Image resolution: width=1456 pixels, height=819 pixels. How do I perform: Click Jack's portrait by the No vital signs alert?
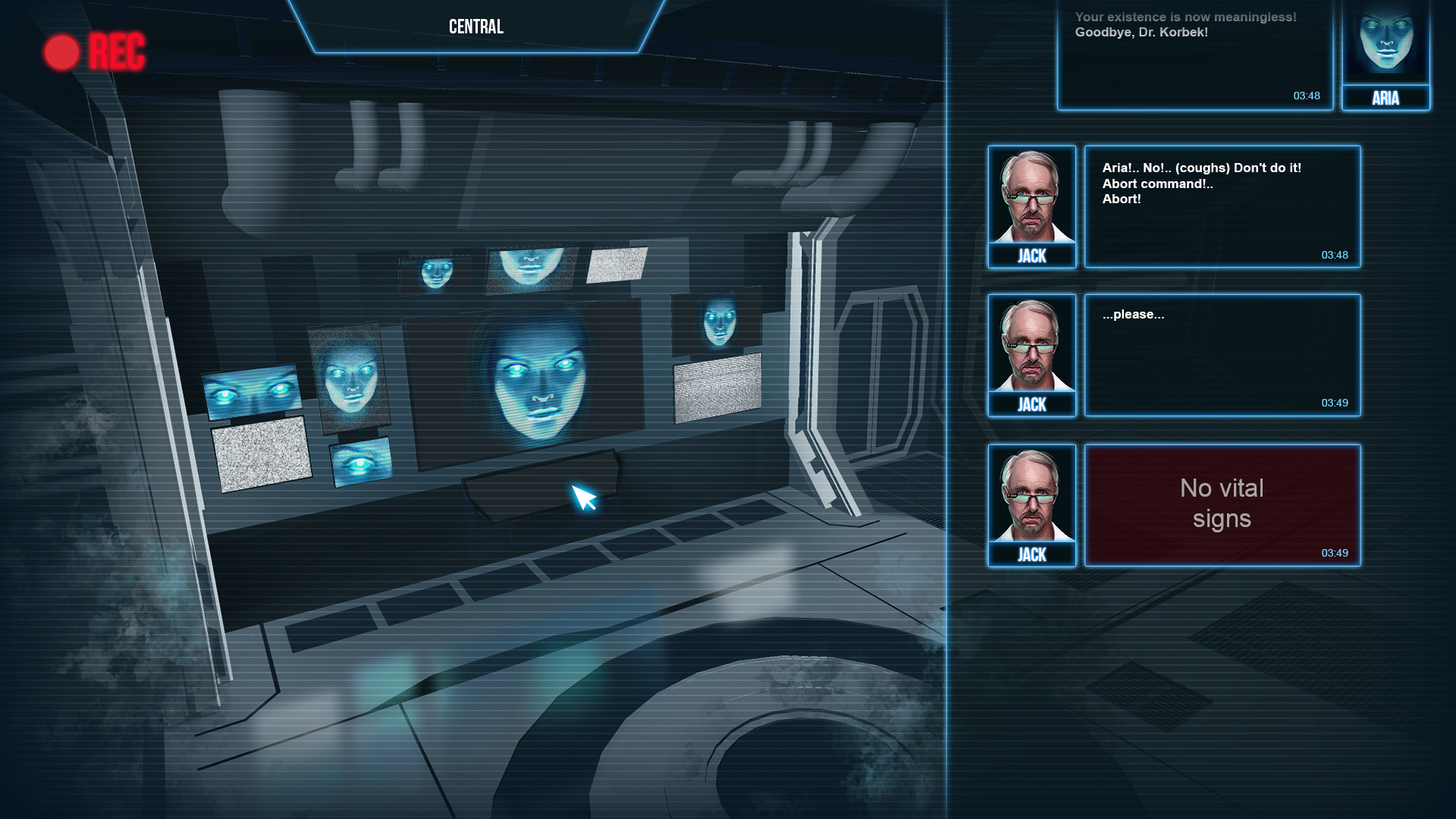1031,497
